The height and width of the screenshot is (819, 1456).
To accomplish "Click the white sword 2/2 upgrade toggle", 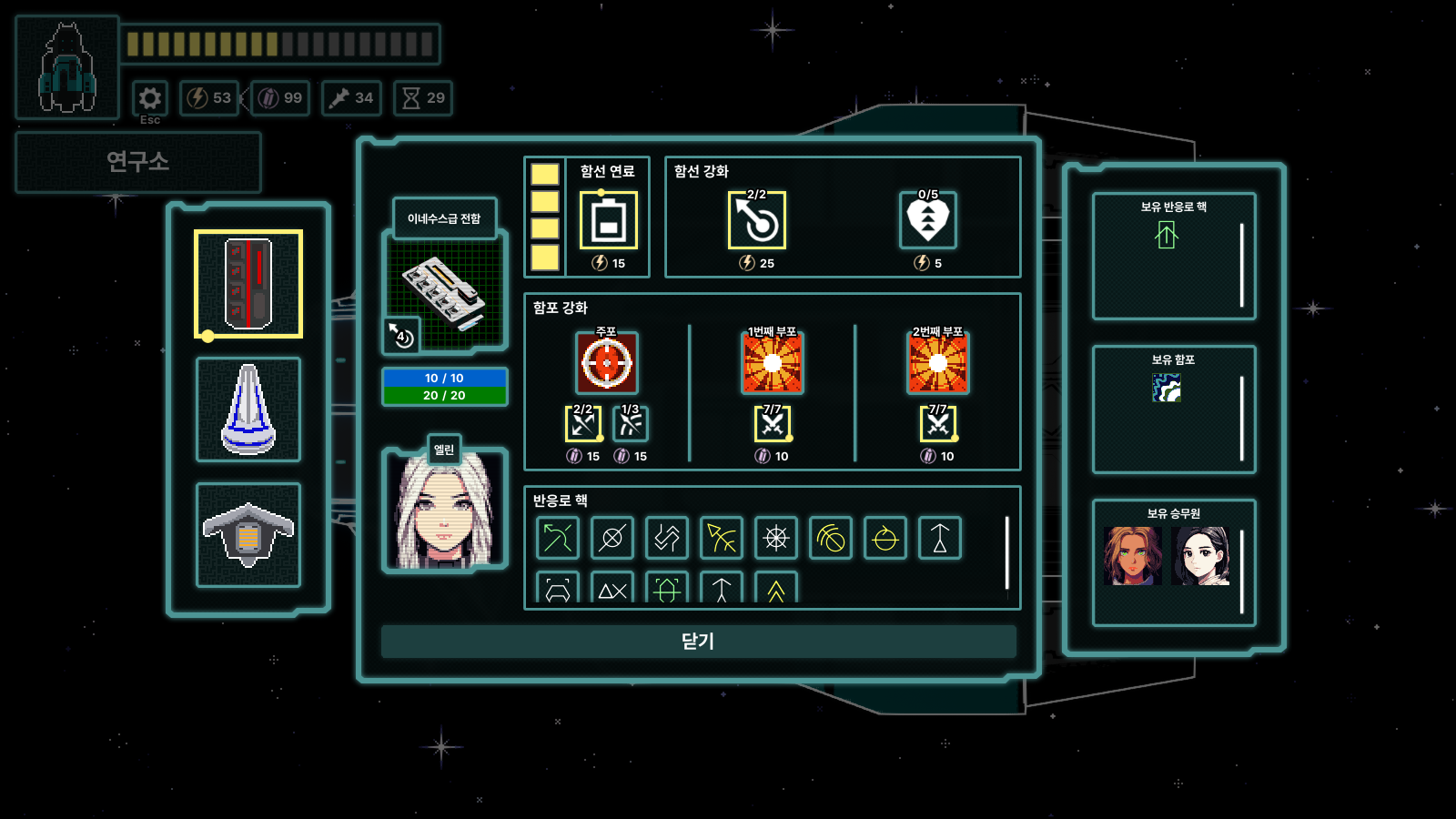I will click(x=583, y=422).
